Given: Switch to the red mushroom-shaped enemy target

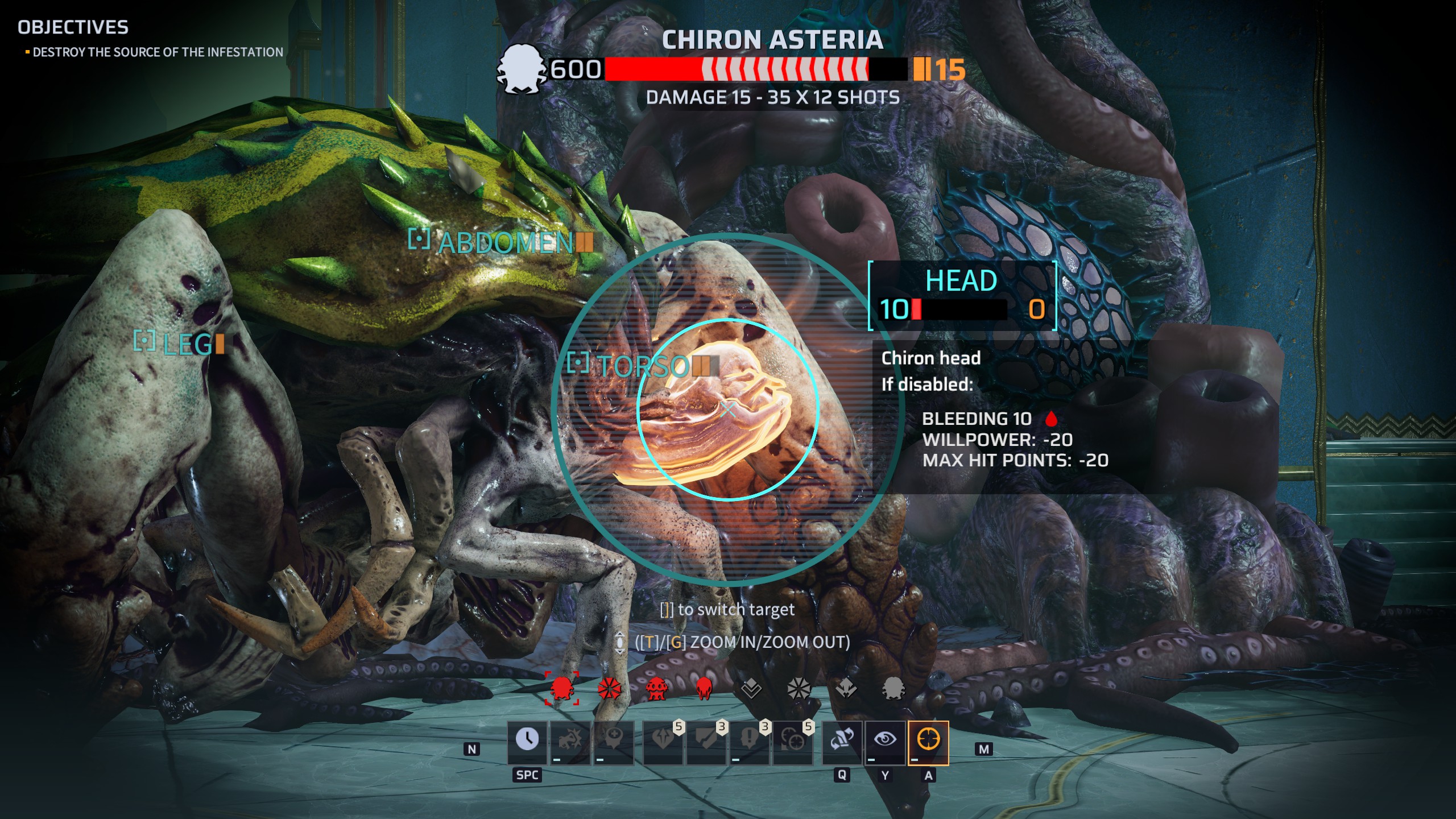Looking at the screenshot, I should [656, 689].
